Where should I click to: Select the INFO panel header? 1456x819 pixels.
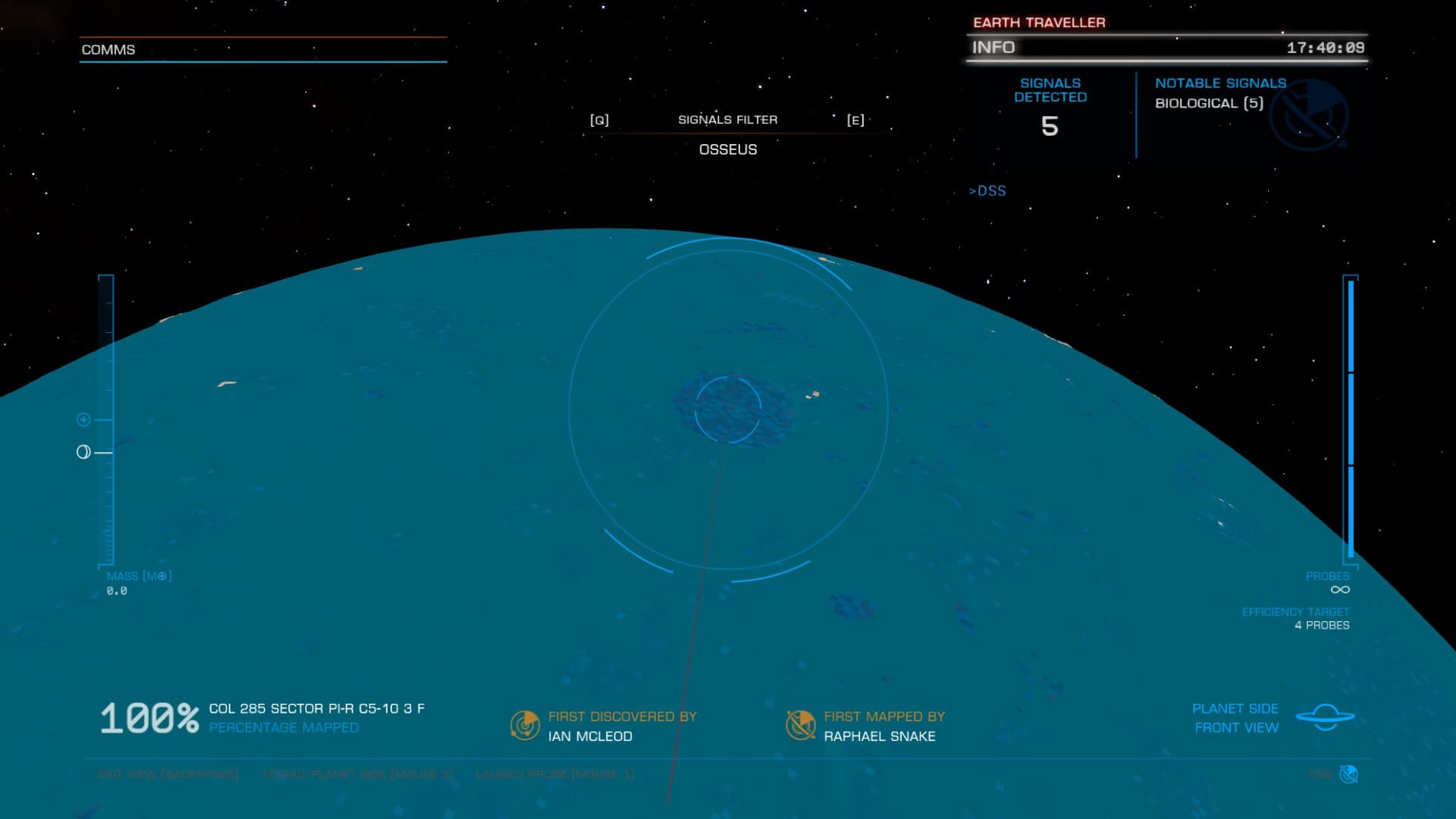(993, 47)
